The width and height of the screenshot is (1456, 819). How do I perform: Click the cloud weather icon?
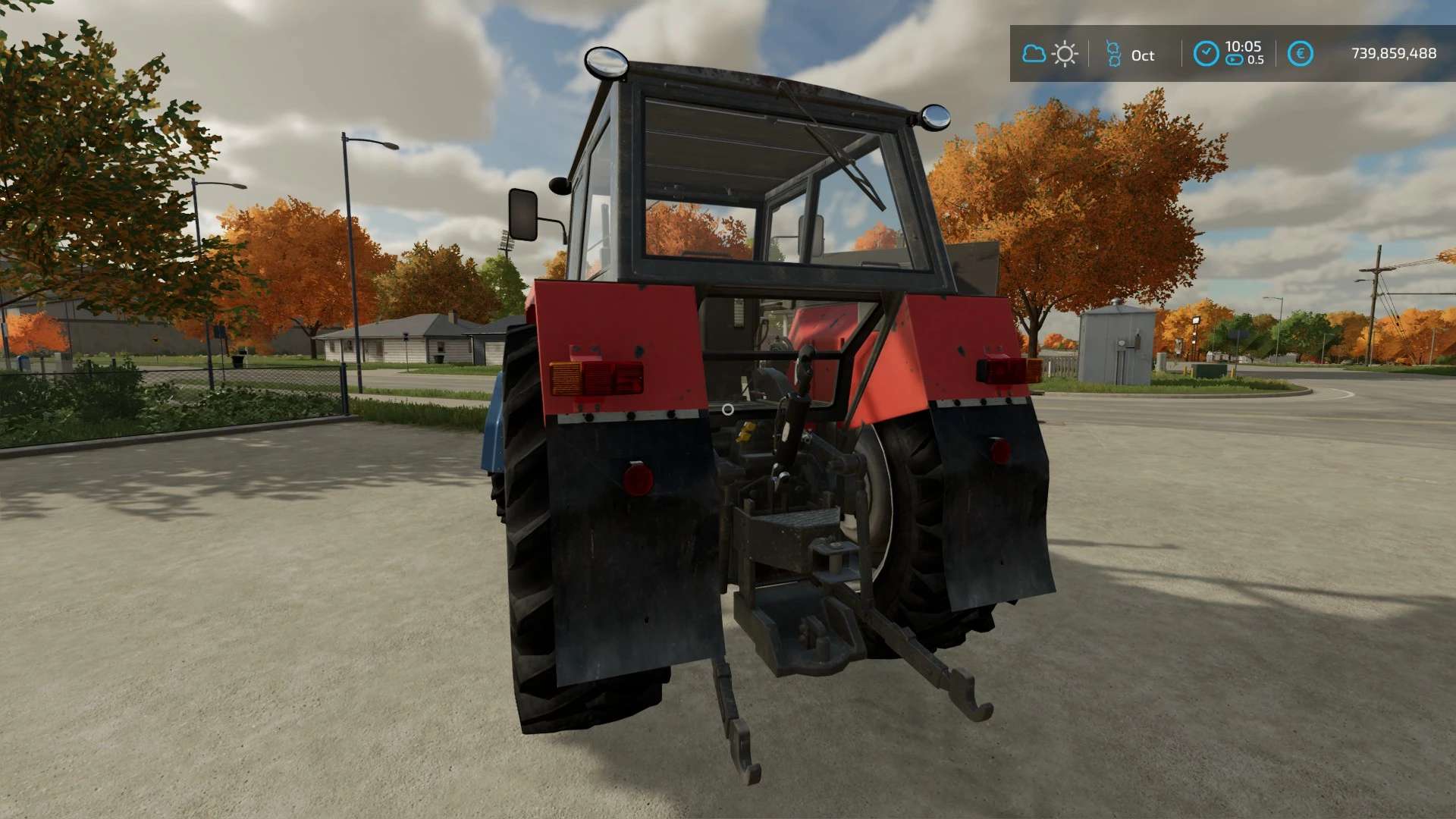coord(1034,54)
